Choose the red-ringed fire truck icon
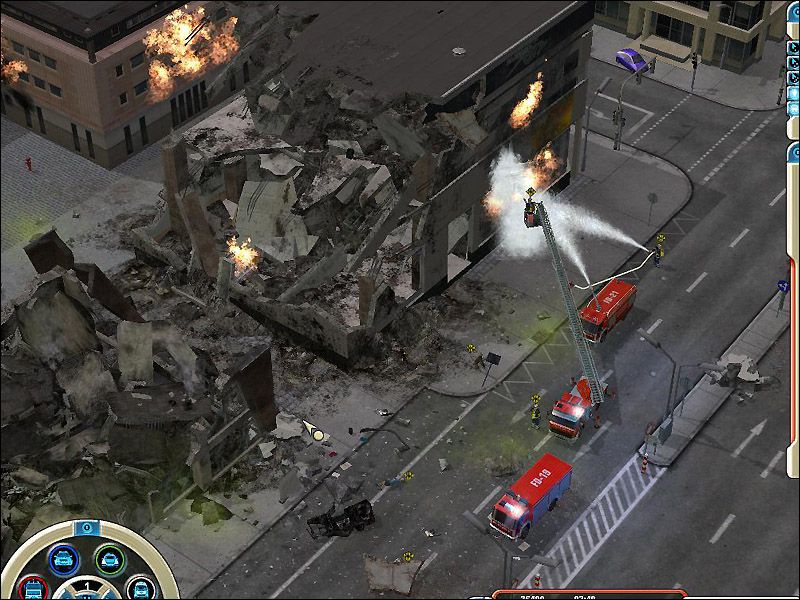This screenshot has height=600, width=800. click(x=35, y=587)
